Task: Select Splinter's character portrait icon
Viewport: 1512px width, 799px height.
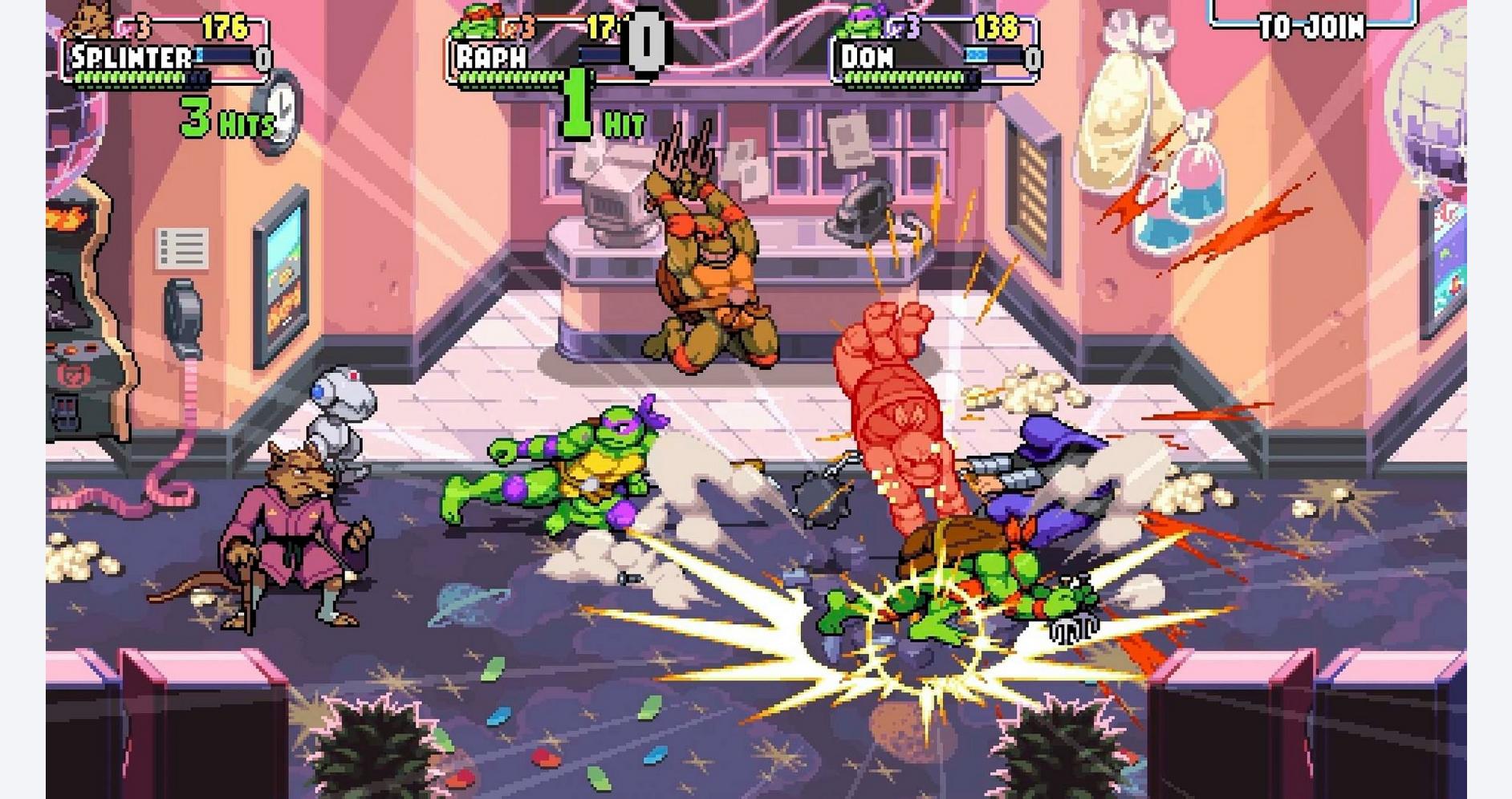Action: 91,22
